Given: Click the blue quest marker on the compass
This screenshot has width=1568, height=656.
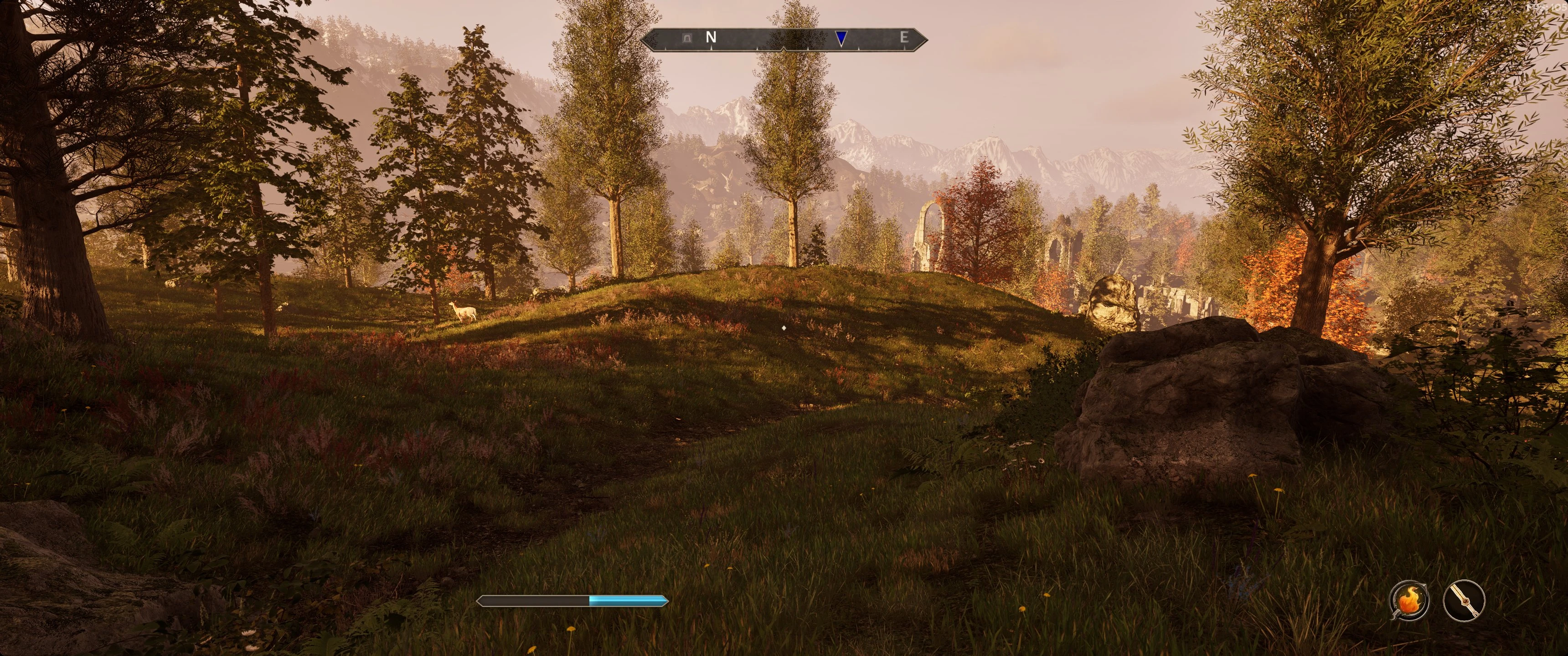Looking at the screenshot, I should click(841, 38).
